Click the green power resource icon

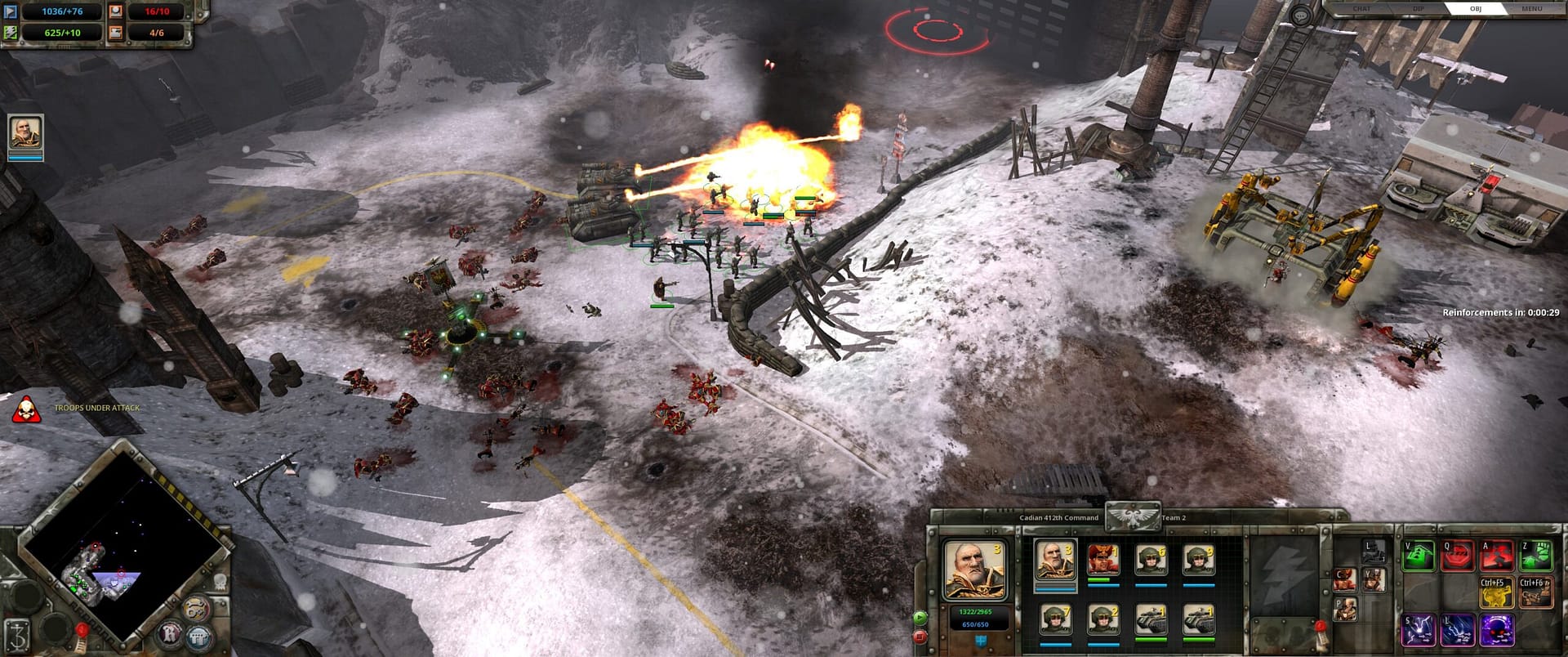[x=10, y=33]
